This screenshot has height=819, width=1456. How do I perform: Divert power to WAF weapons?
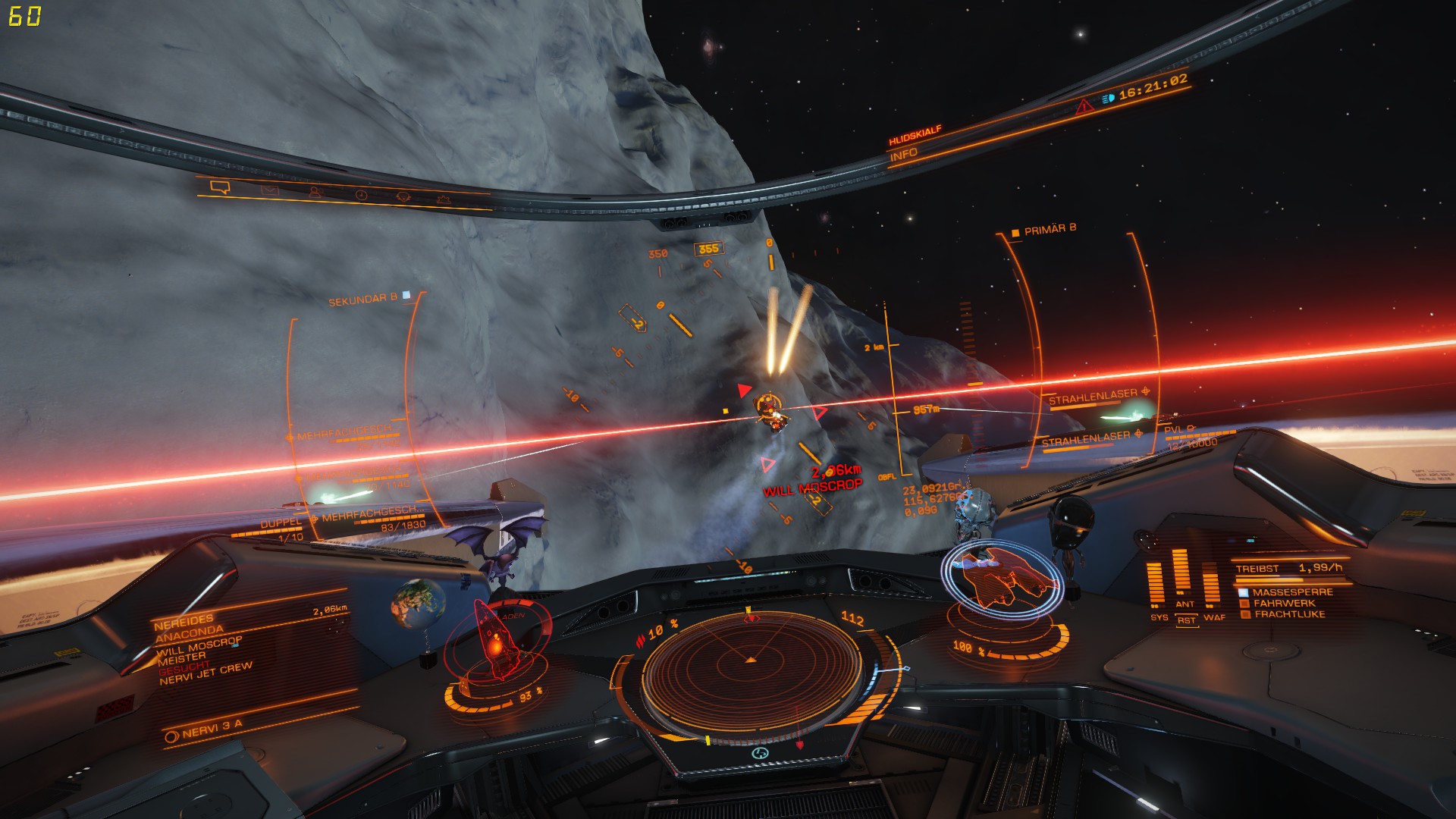tap(1212, 586)
